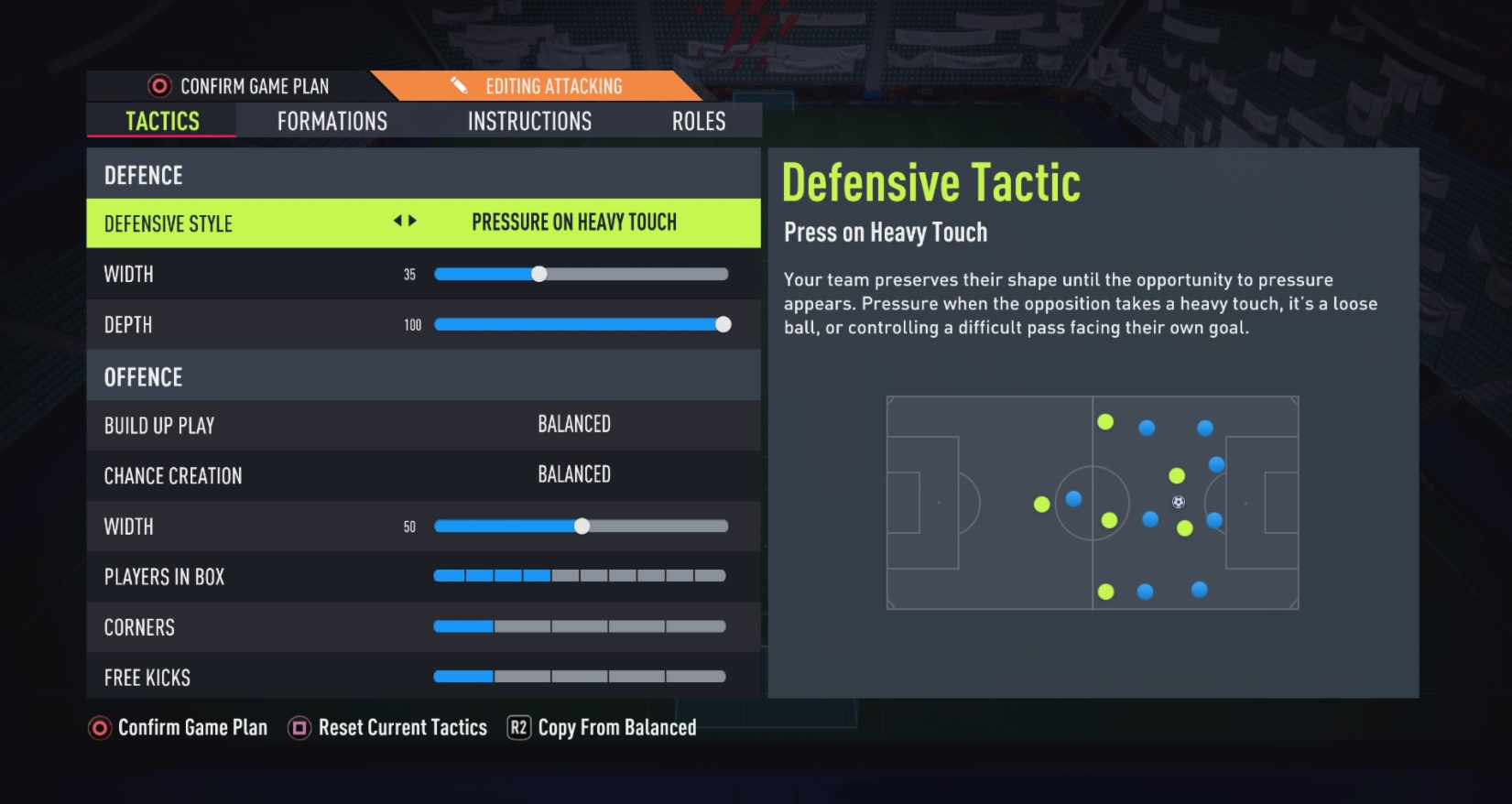Screen dimensions: 1512x804
Task: Switch to the Formations tab
Action: pos(332,120)
